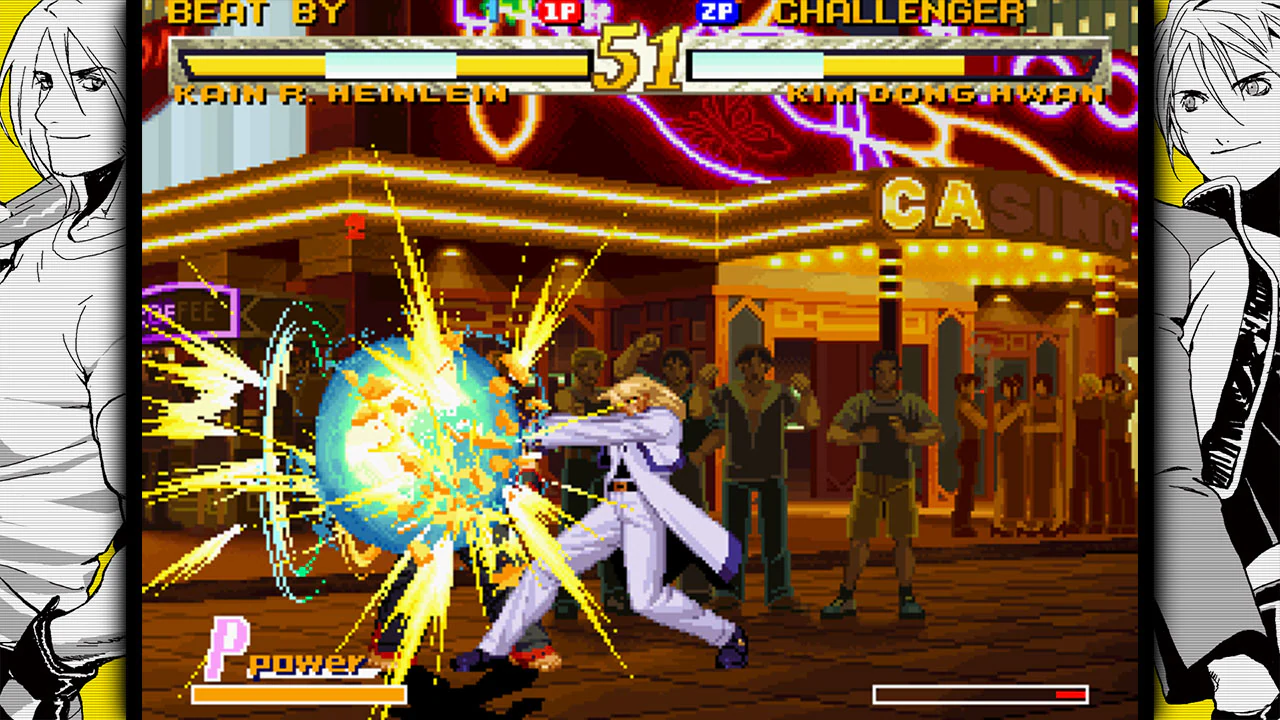1280x720 pixels.
Task: Click the small skull icon above the stage
Action: point(355,225)
